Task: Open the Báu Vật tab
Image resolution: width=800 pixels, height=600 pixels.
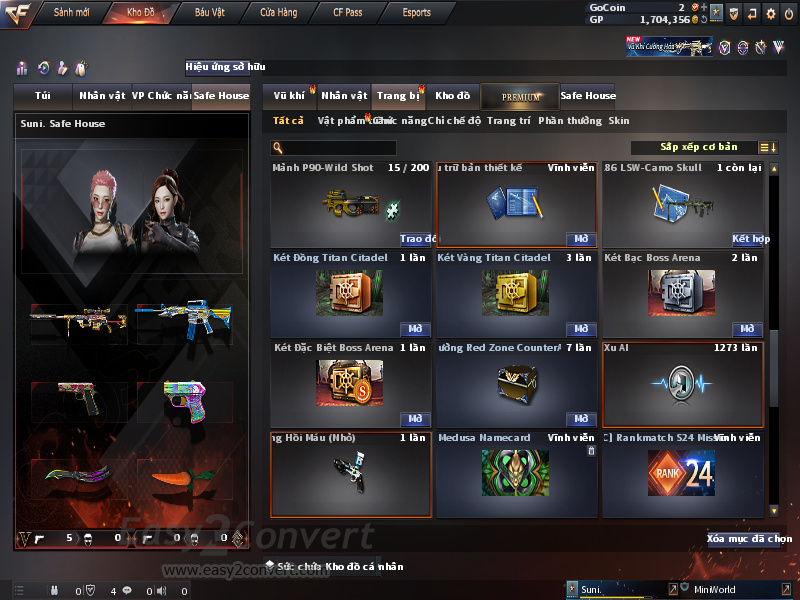Action: pos(209,12)
